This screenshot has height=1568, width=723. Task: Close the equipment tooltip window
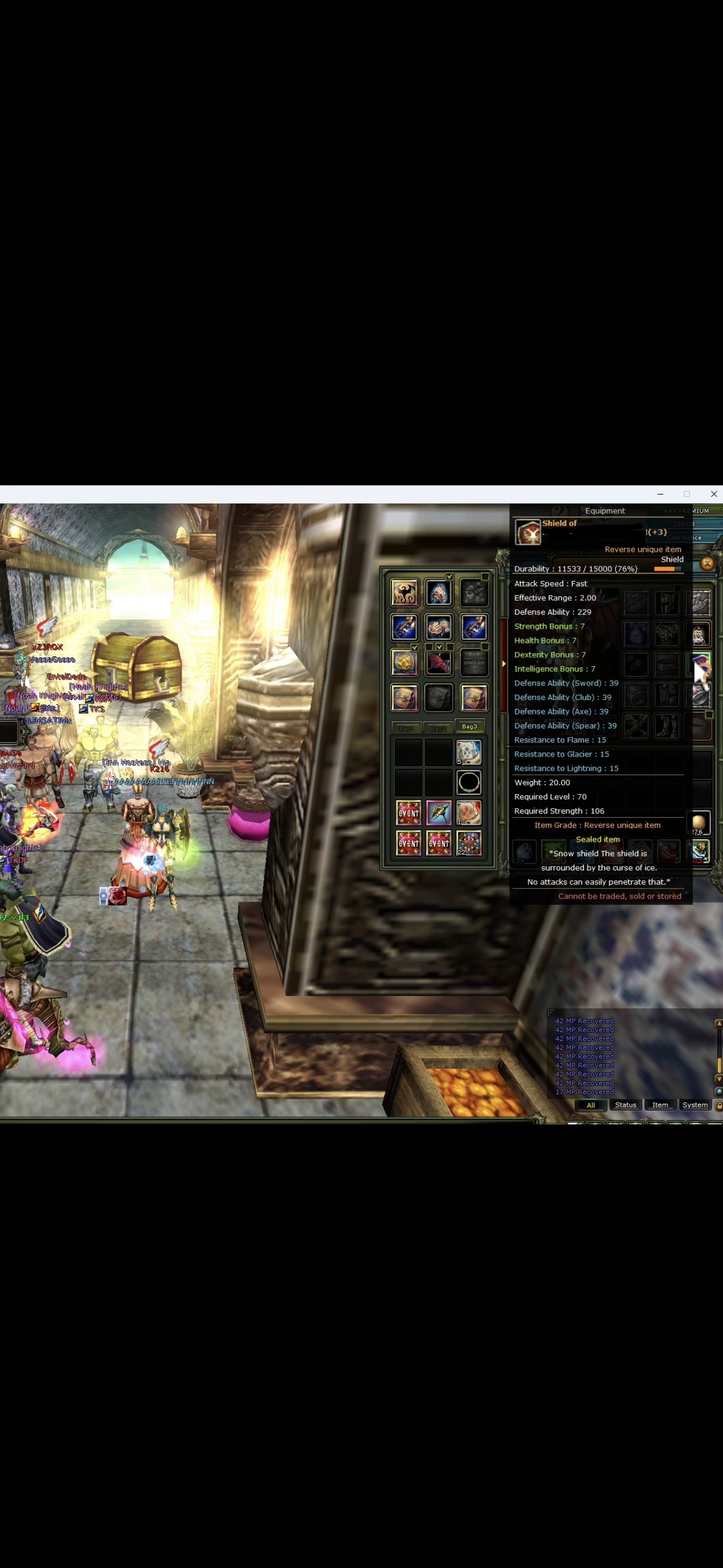[707, 564]
